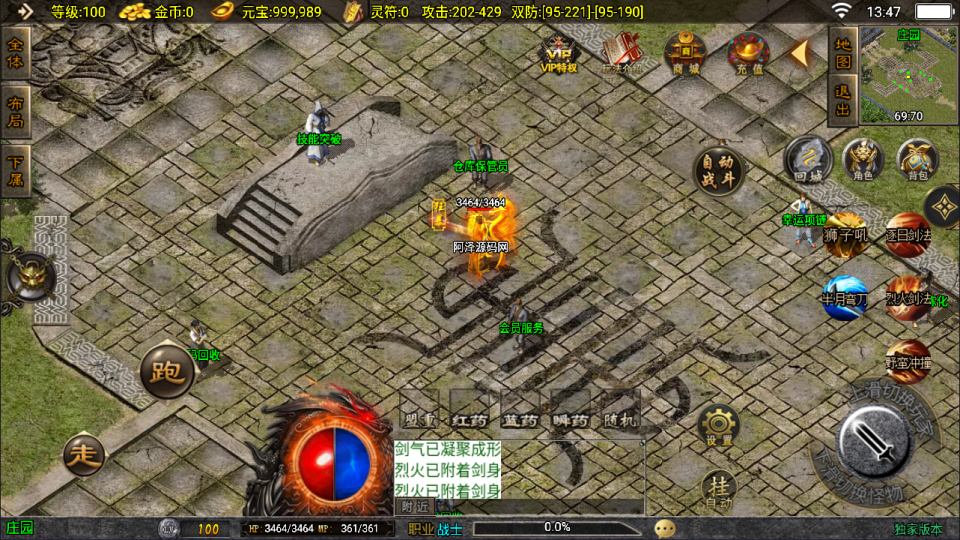Activate the 逐日剑法 skill
Viewport: 960px width, 540px height.
[908, 231]
